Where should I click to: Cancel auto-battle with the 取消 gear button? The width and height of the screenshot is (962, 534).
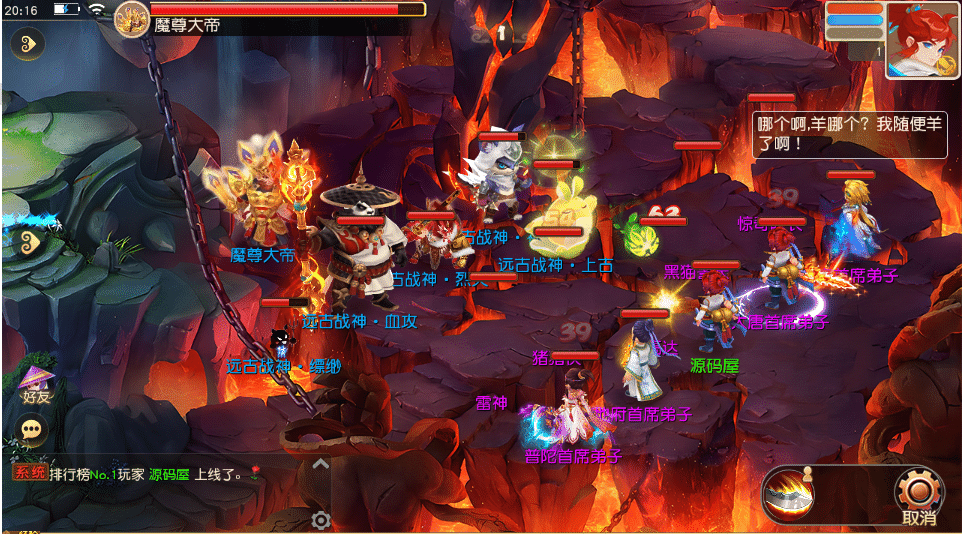(x=917, y=495)
